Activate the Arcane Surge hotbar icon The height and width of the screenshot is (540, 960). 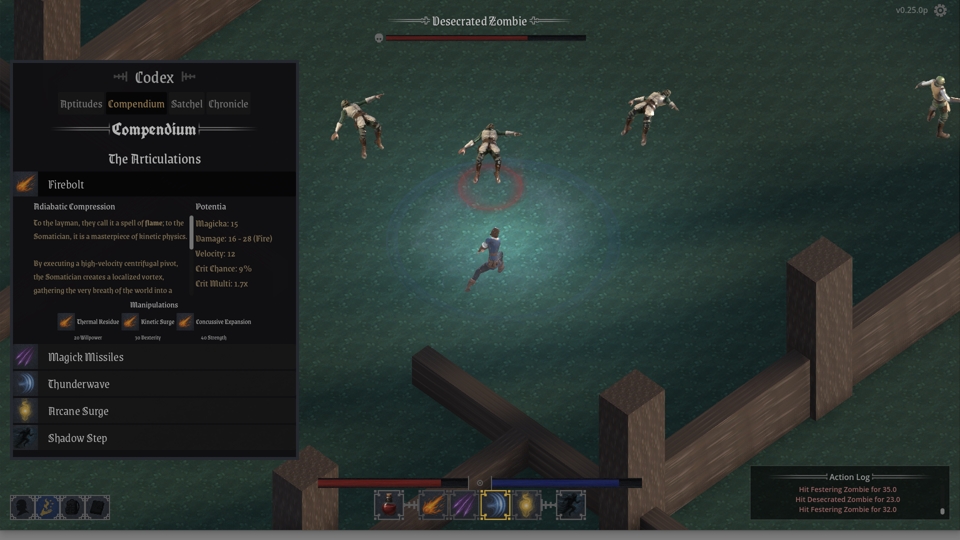coord(527,505)
